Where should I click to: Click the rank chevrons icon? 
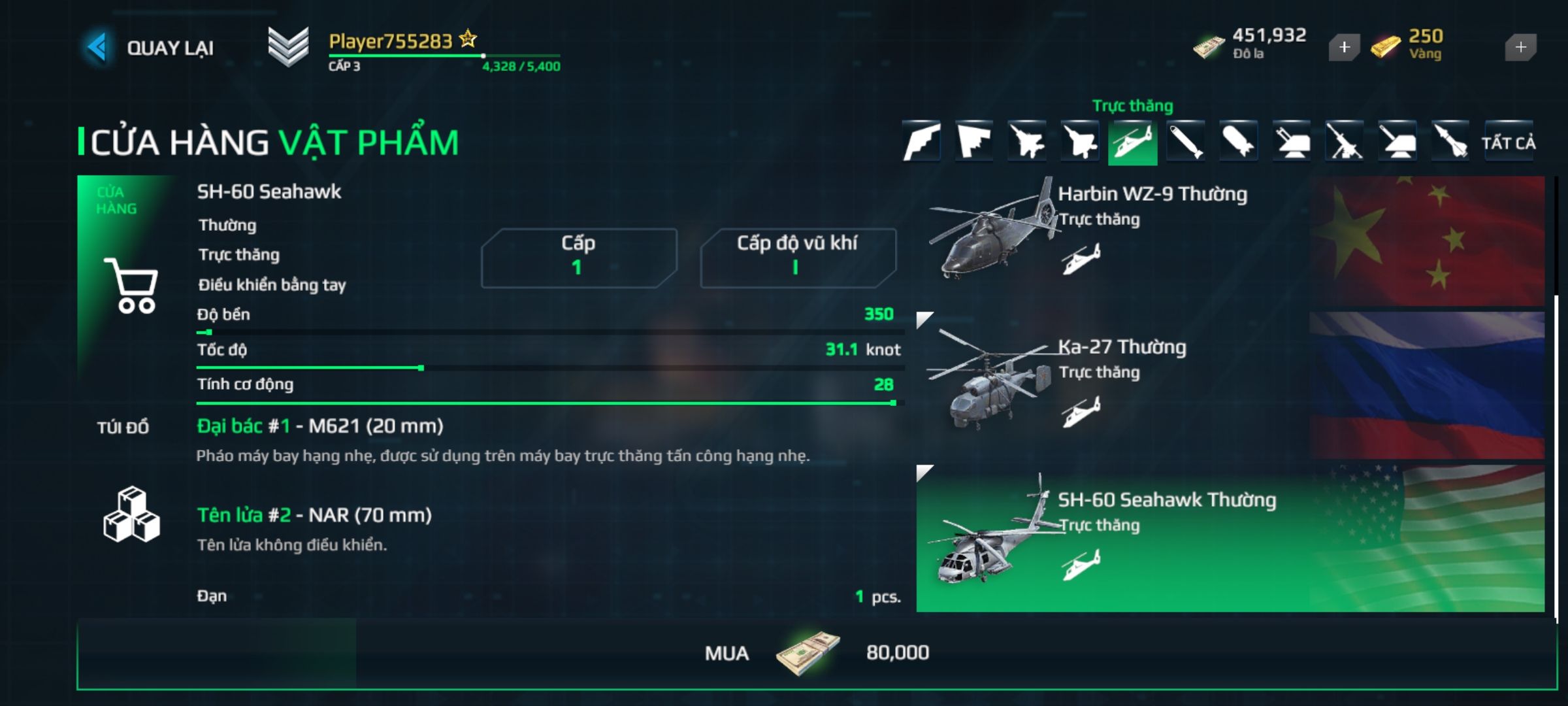(288, 47)
